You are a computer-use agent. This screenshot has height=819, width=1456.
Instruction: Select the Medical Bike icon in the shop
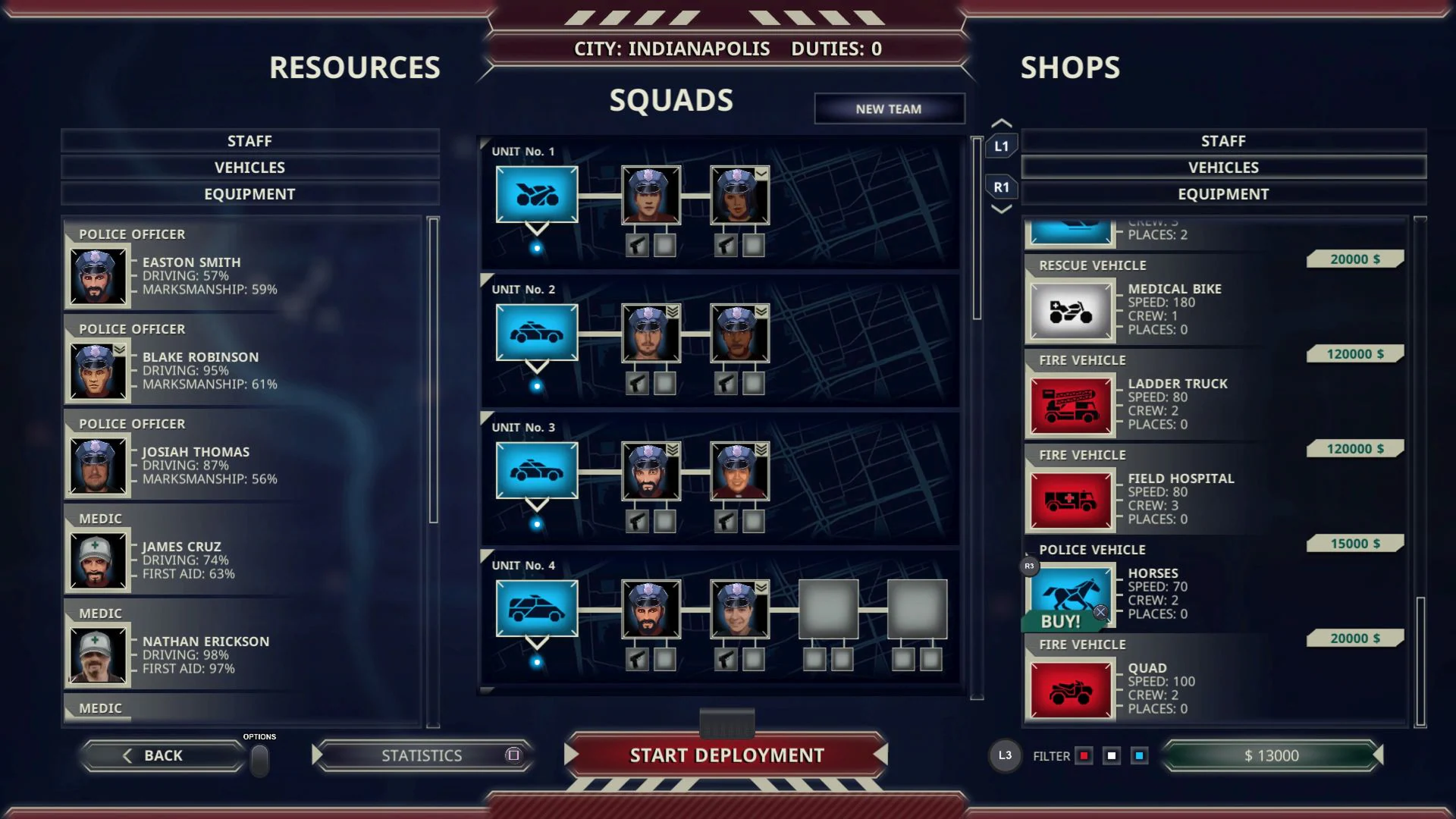[x=1069, y=309]
